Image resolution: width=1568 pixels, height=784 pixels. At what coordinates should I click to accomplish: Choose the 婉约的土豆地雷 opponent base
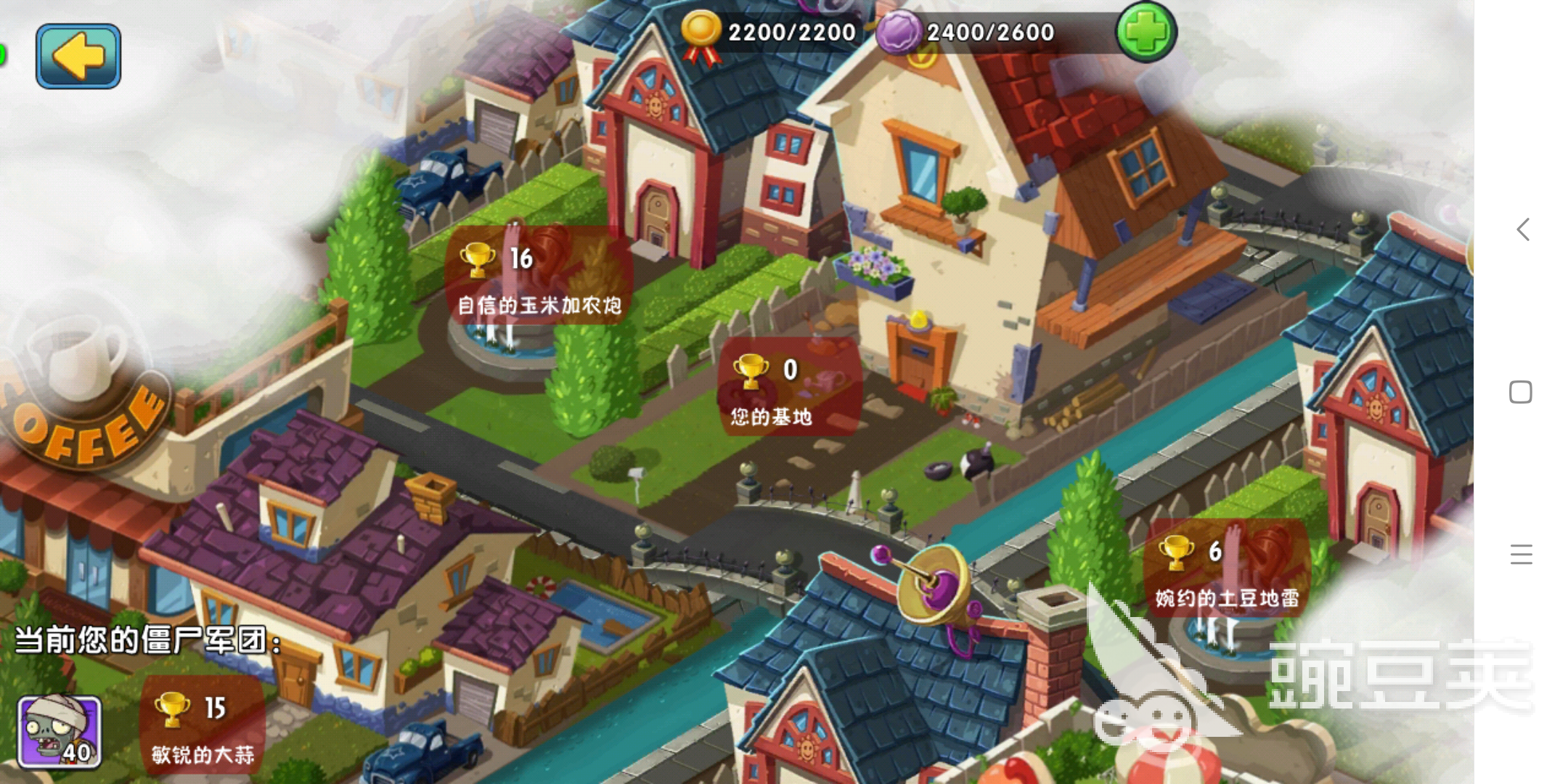coord(1227,569)
